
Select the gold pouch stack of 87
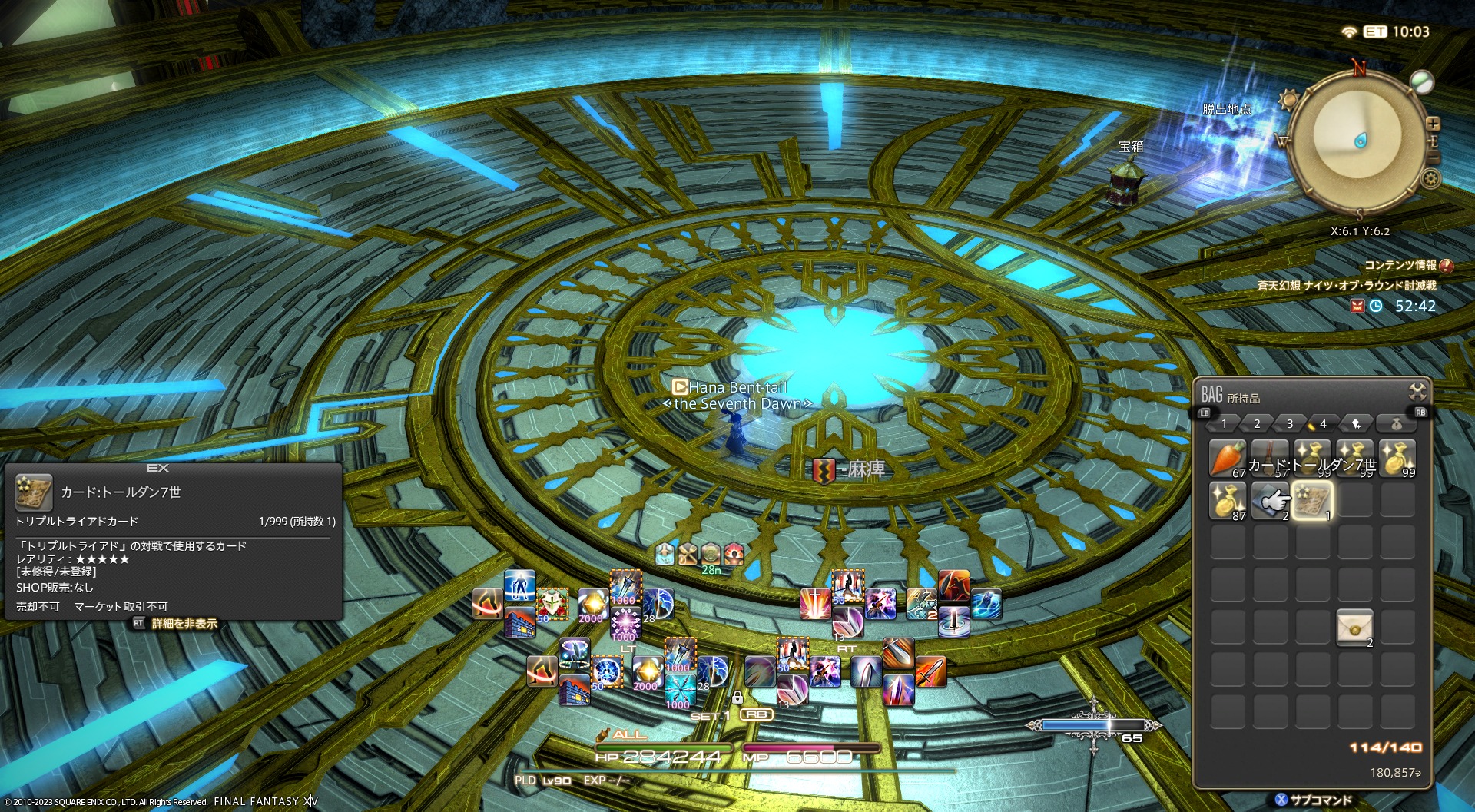pos(1227,500)
